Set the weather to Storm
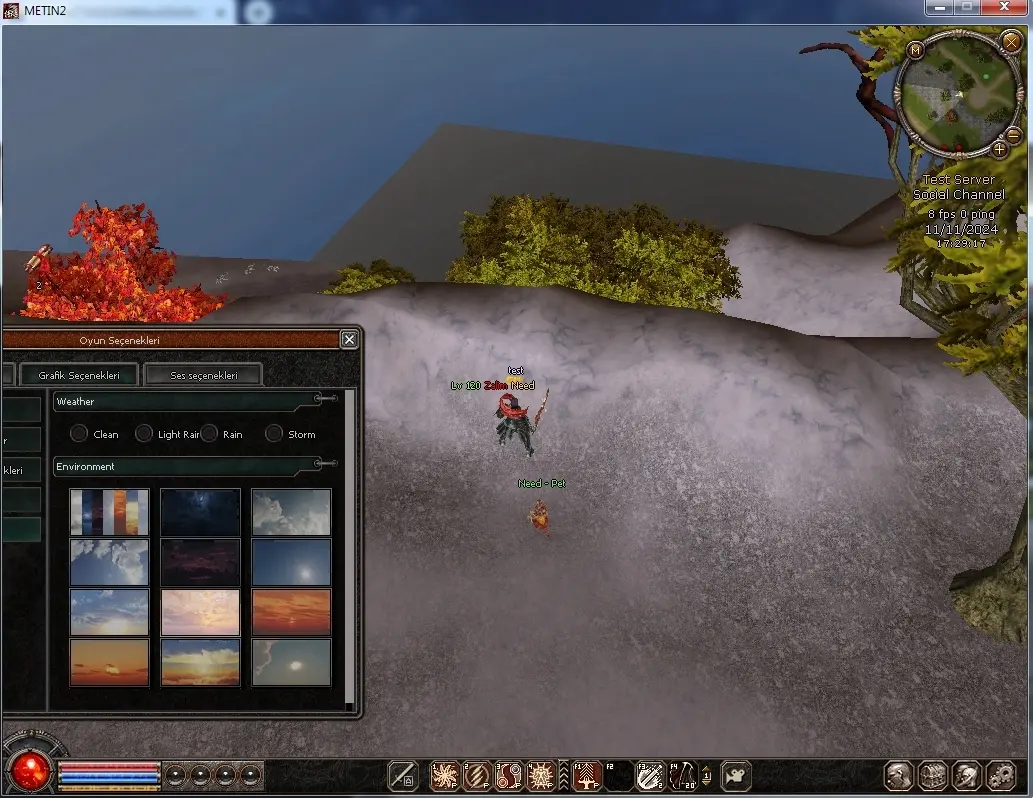1033x798 pixels. click(x=274, y=434)
